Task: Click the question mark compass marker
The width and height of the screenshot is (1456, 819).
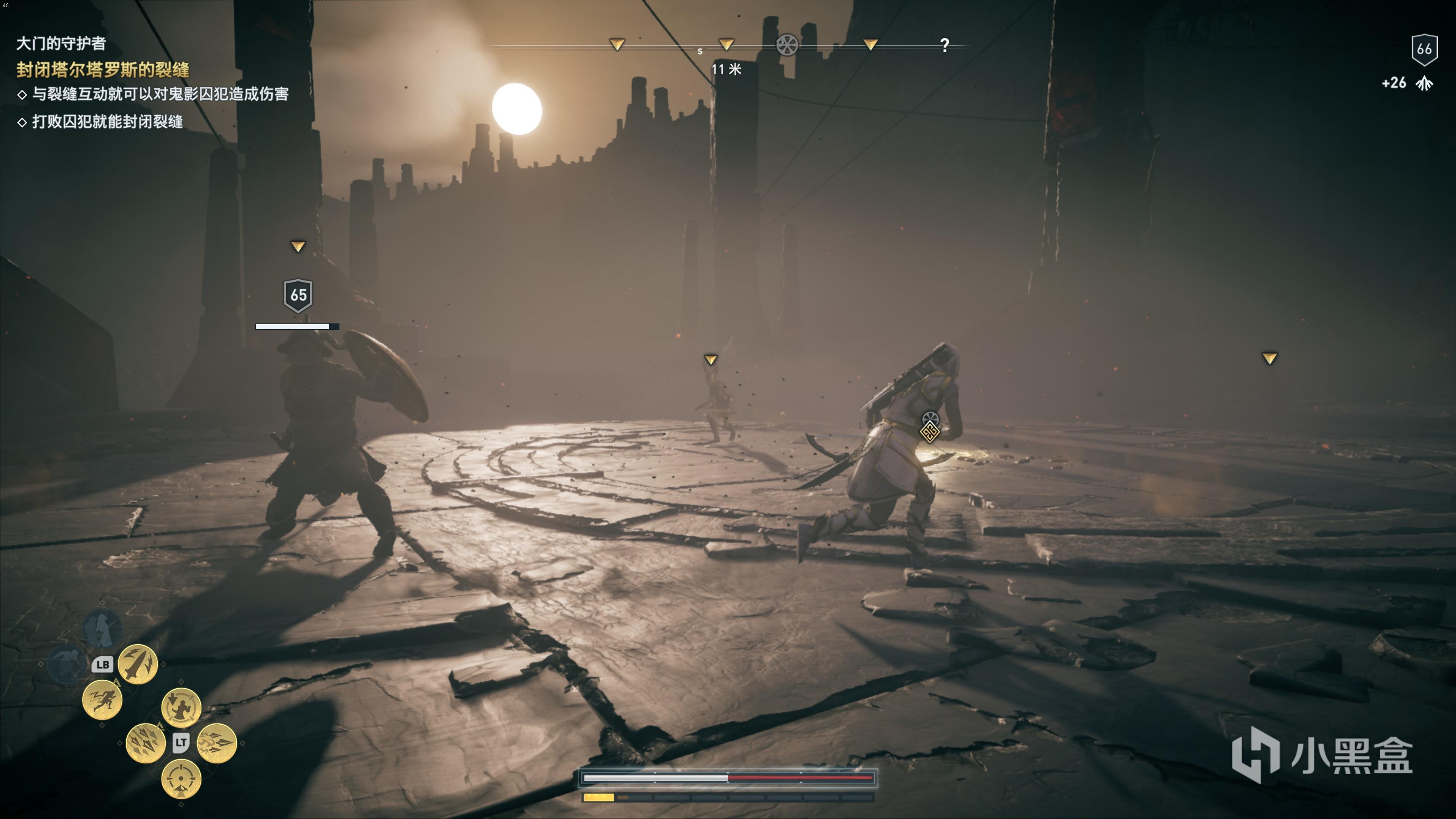Action: point(945,45)
